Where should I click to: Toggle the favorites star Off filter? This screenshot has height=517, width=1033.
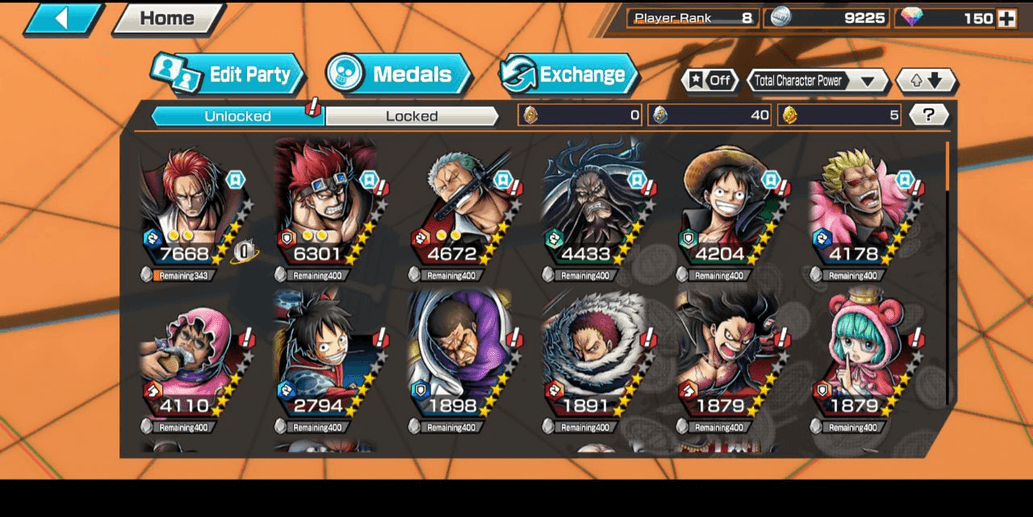[709, 81]
